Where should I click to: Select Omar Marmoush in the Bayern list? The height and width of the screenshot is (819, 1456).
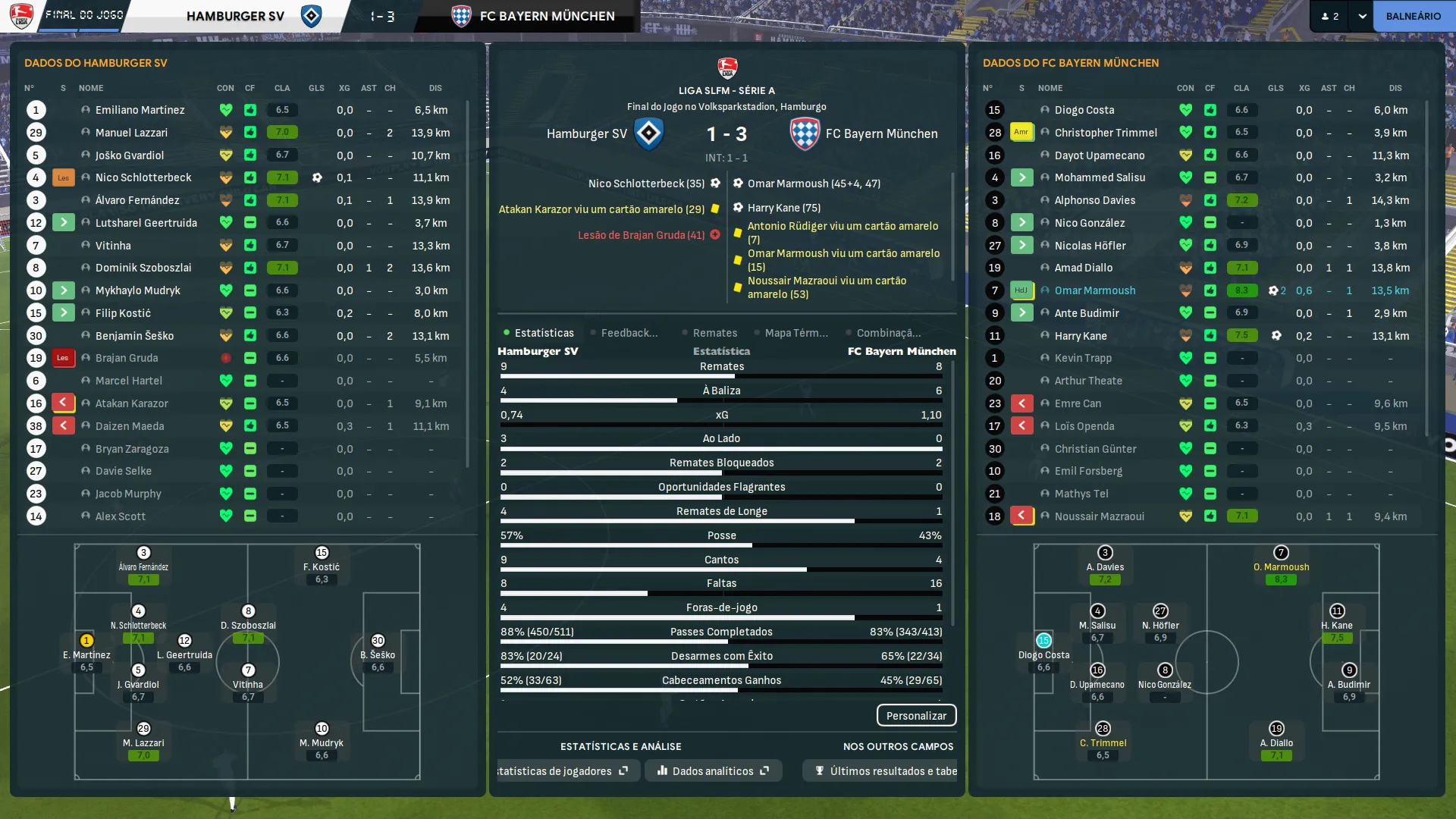point(1094,290)
